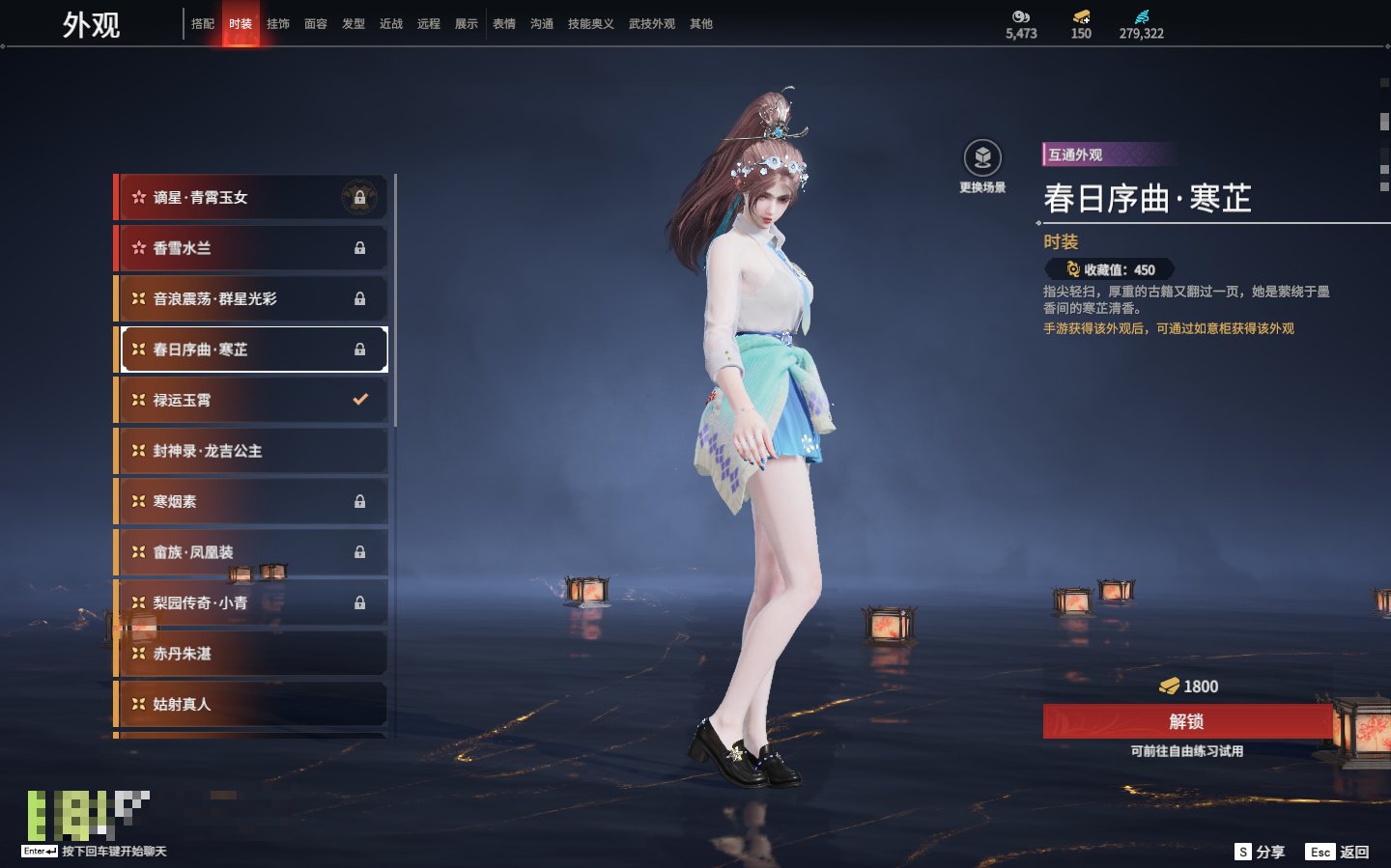Show the 表情 tab
This screenshot has height=868, width=1391.
(x=504, y=24)
